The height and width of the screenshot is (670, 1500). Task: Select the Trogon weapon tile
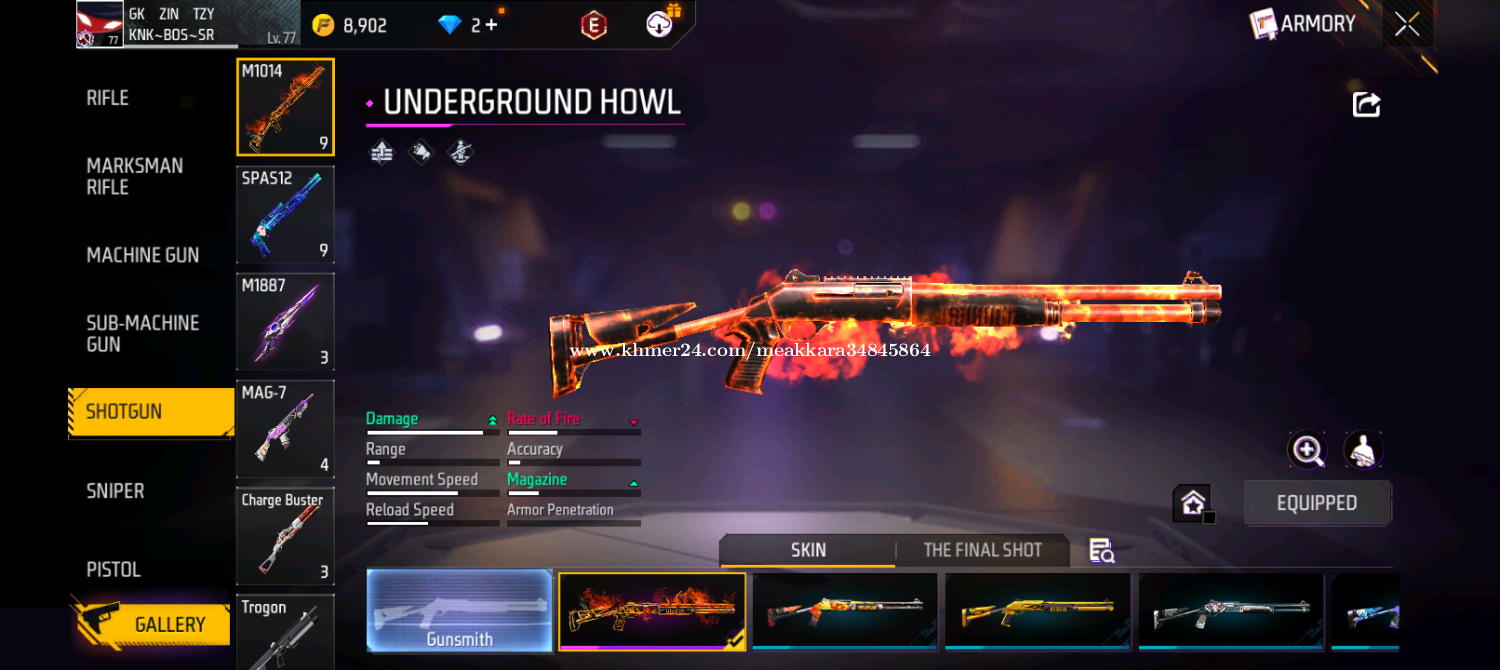tap(285, 632)
